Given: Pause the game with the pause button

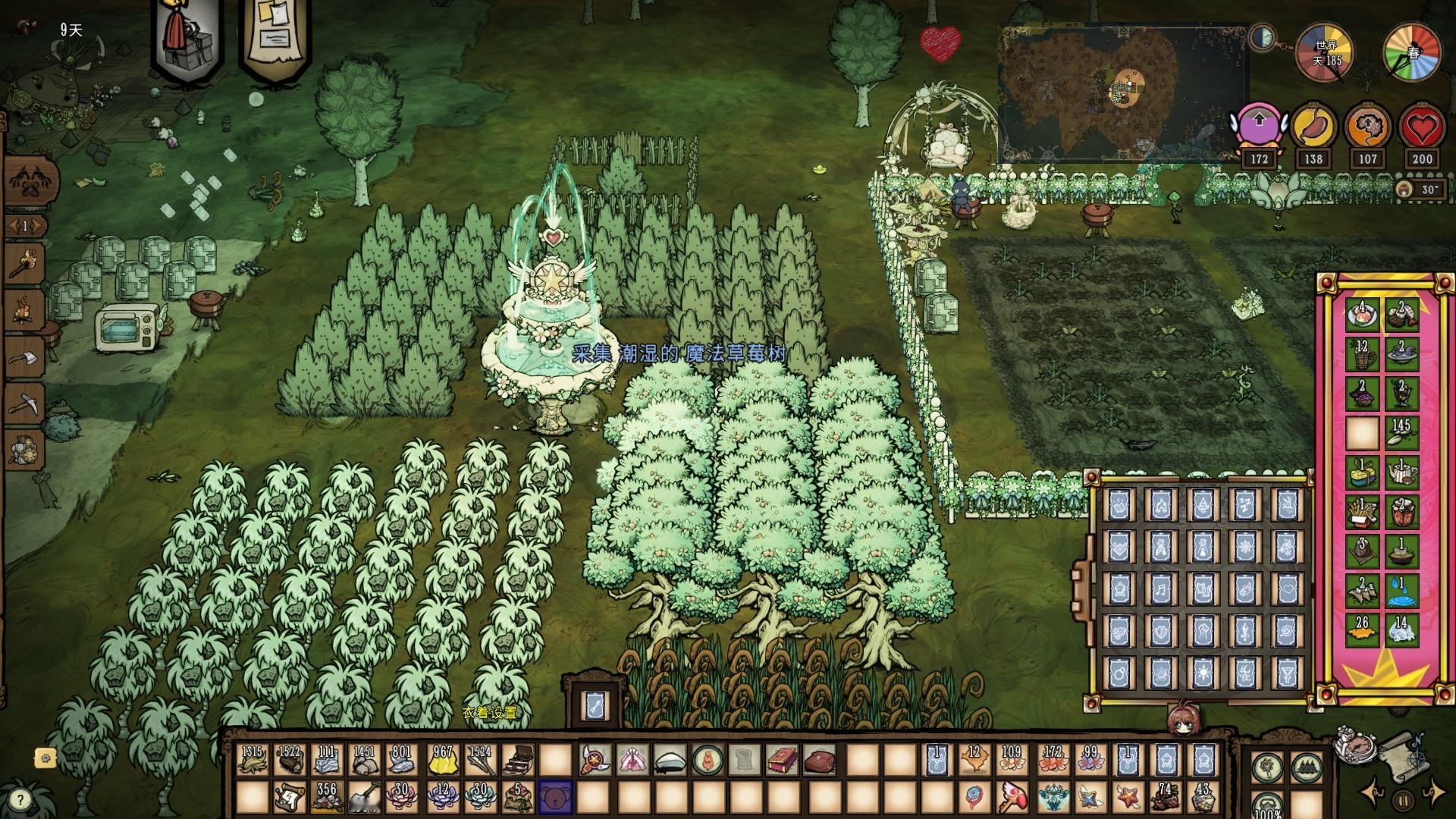Looking at the screenshot, I should (x=1403, y=799).
